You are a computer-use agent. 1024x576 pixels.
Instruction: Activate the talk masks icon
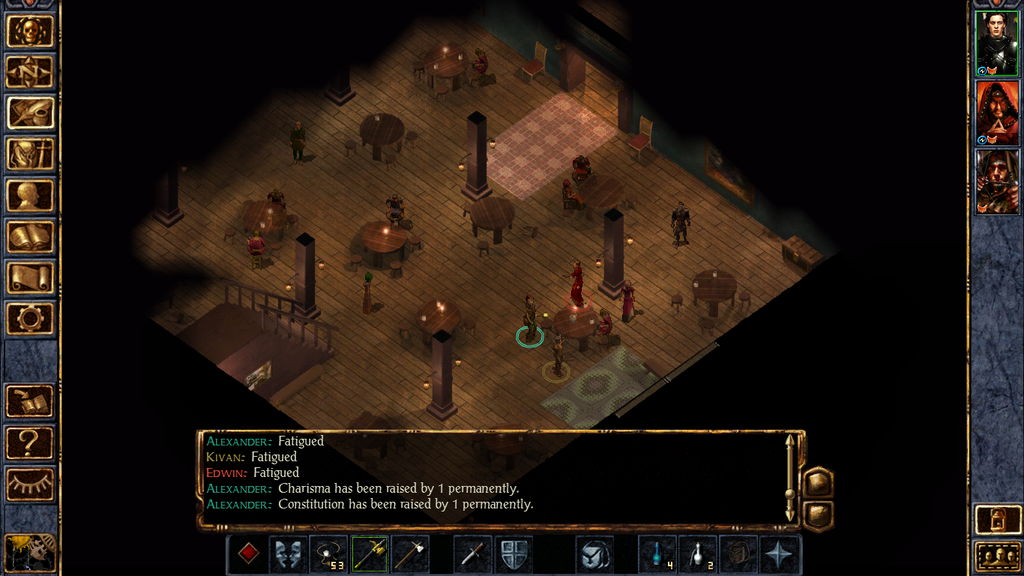pos(288,554)
